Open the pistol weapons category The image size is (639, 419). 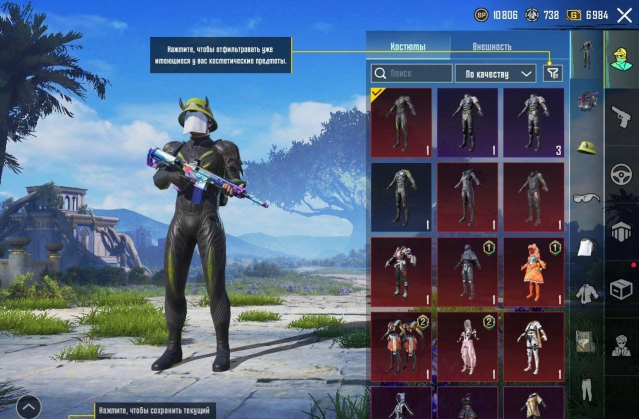click(x=620, y=115)
